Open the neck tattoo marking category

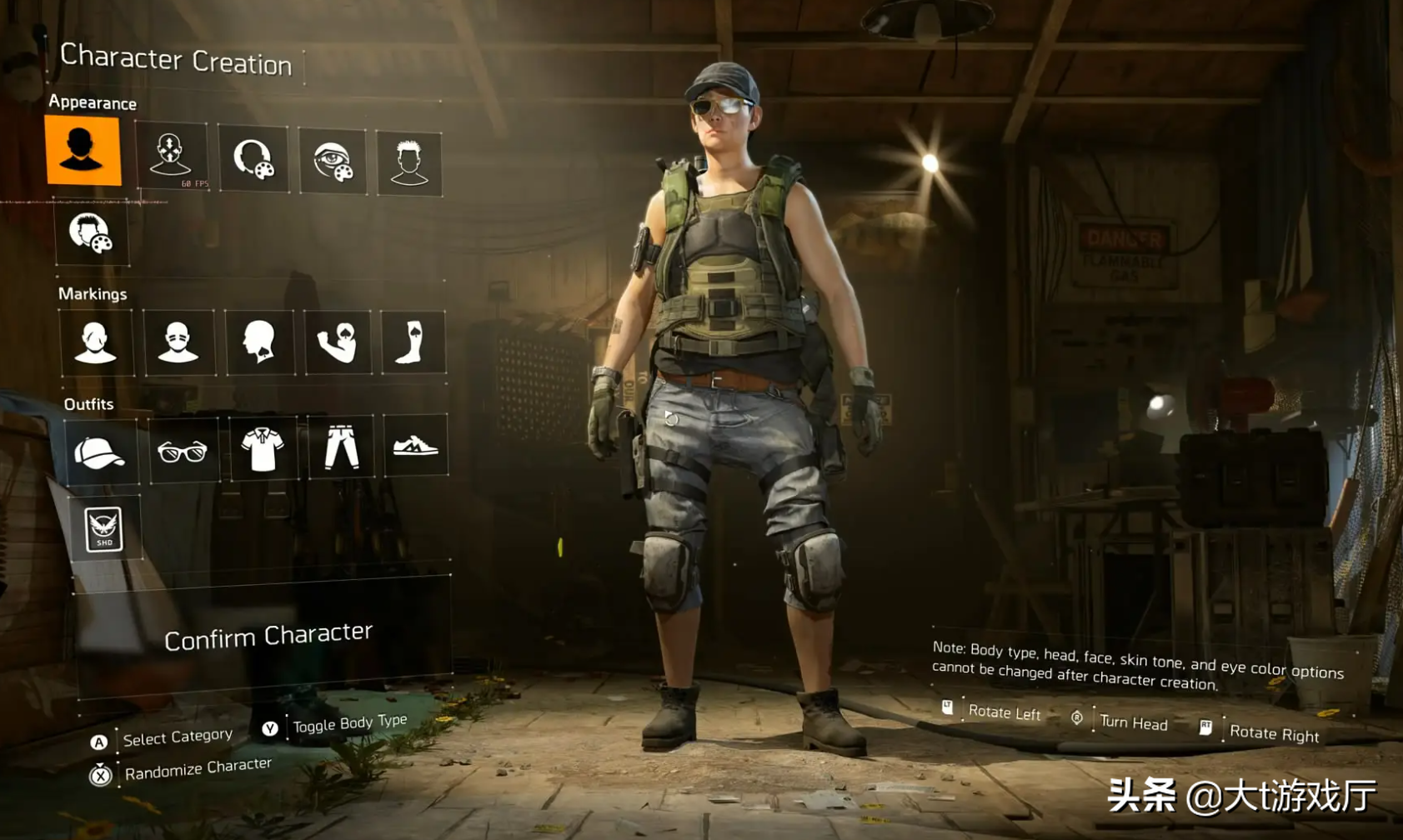point(259,342)
